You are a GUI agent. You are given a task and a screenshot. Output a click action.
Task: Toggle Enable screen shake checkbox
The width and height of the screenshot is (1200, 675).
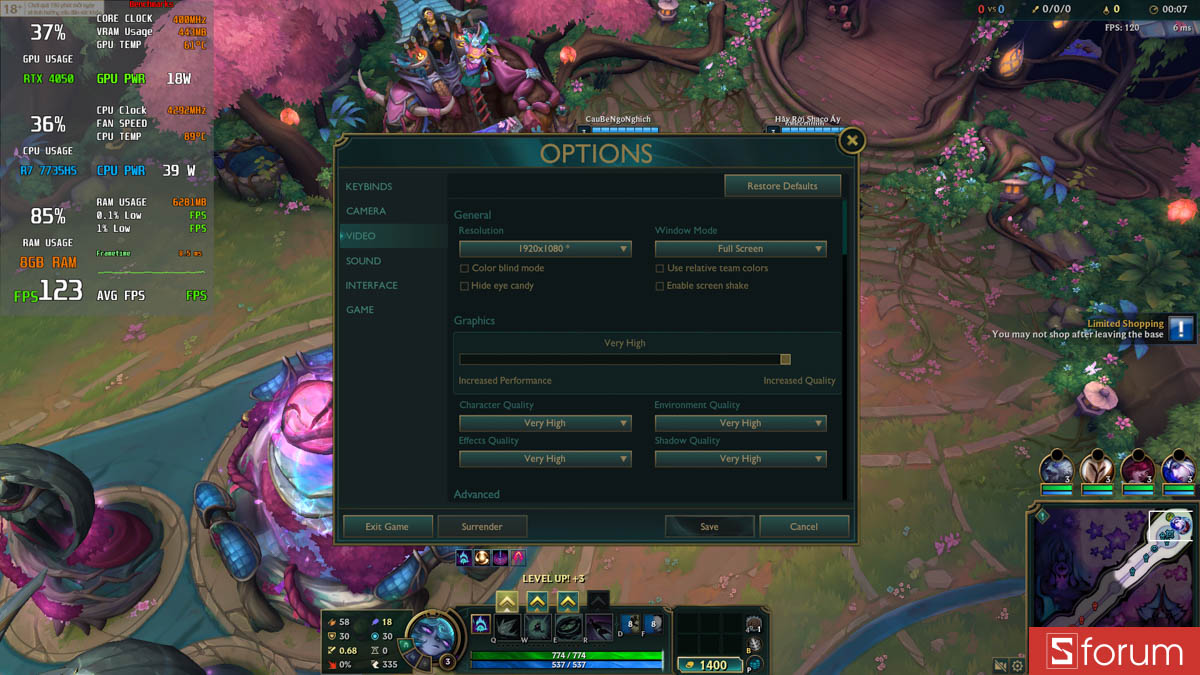(660, 286)
